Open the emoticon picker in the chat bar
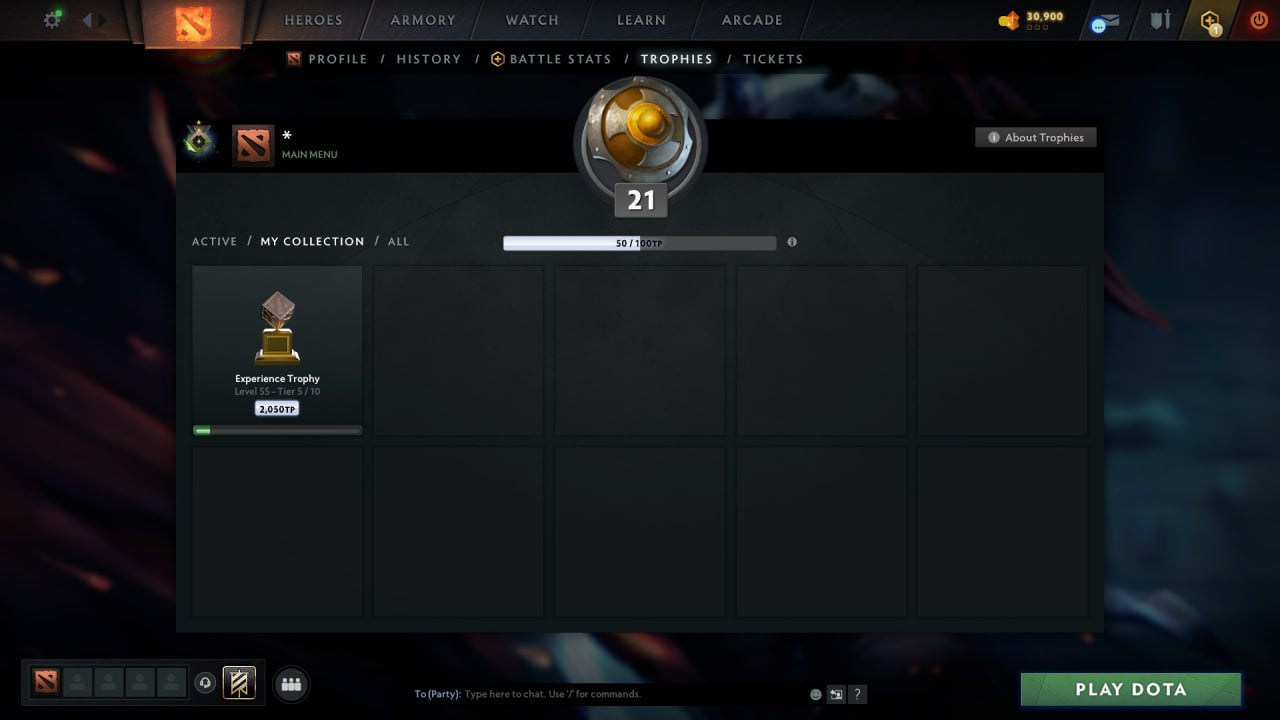This screenshot has width=1280, height=720. (814, 693)
